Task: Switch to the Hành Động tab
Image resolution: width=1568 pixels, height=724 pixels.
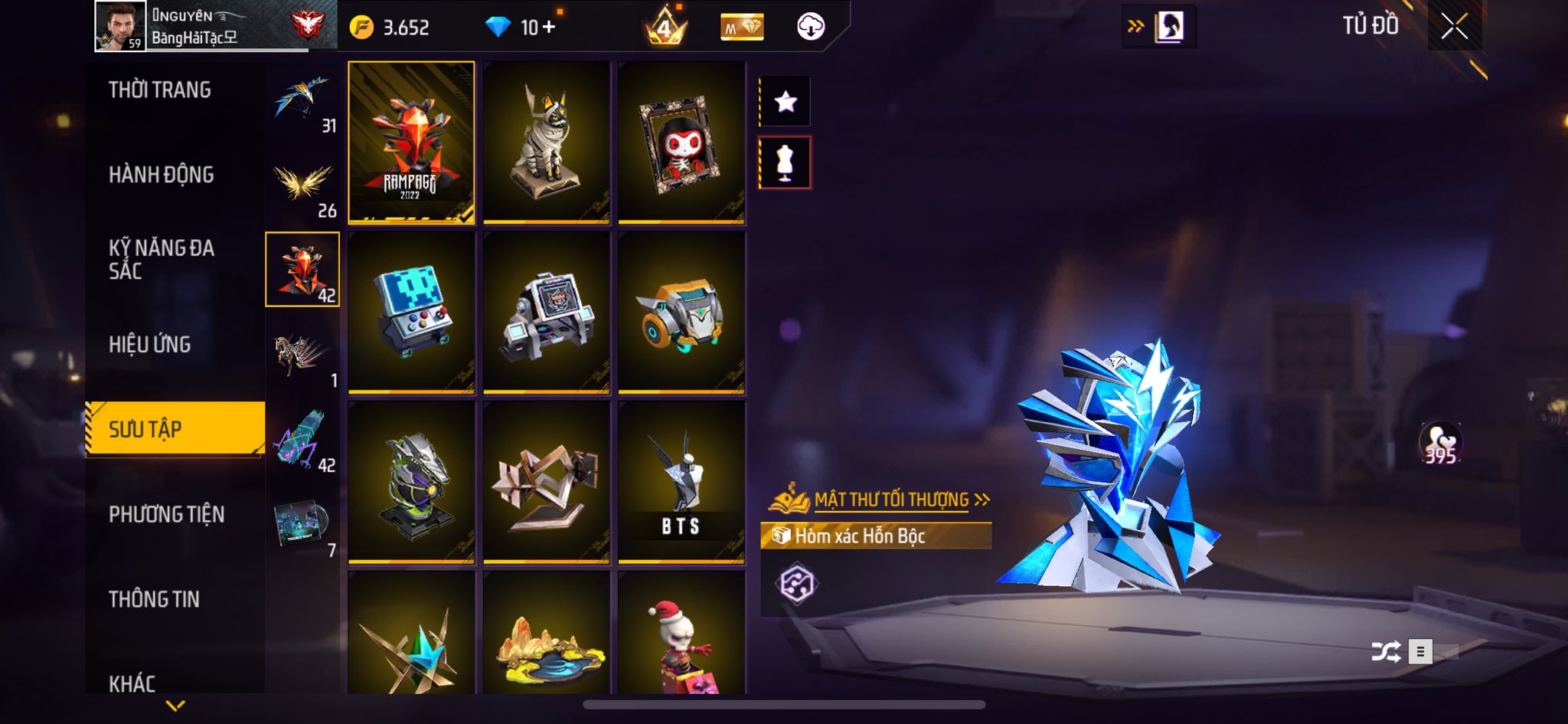Action: pyautogui.click(x=162, y=175)
